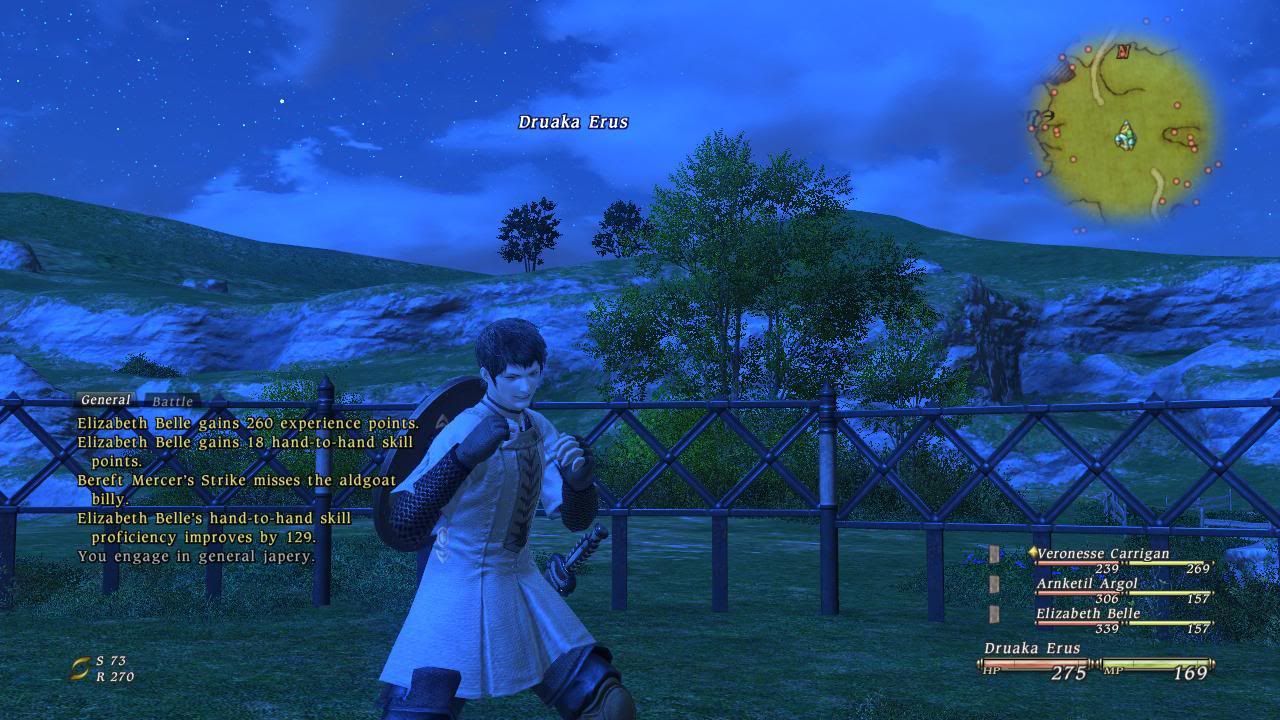Click the yellow target diamond marker

pos(1033,551)
